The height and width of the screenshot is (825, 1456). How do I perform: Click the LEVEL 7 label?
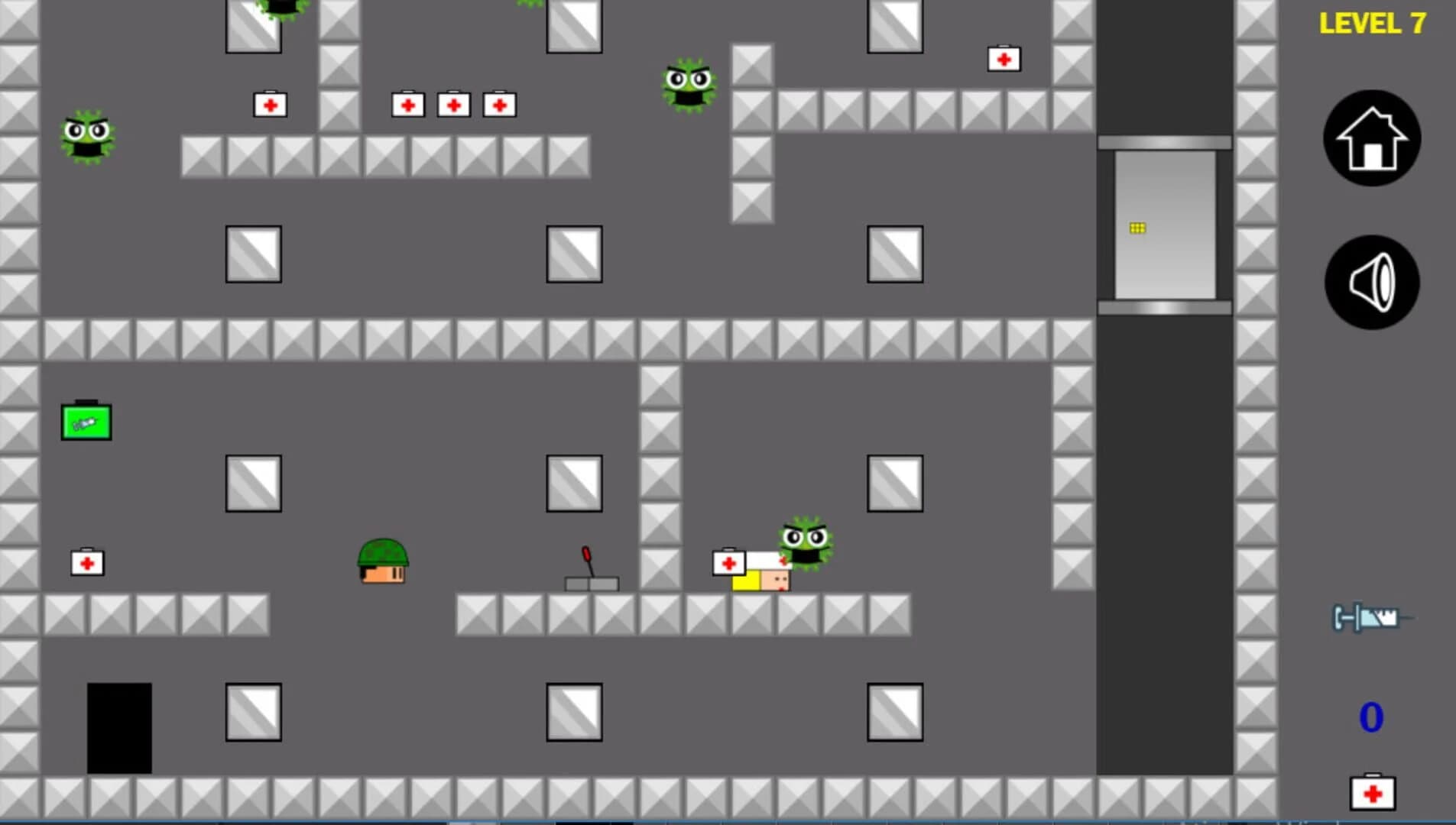[x=1370, y=24]
